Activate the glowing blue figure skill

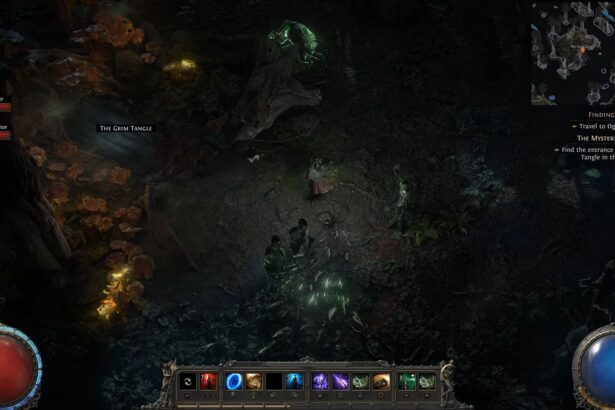[296, 381]
